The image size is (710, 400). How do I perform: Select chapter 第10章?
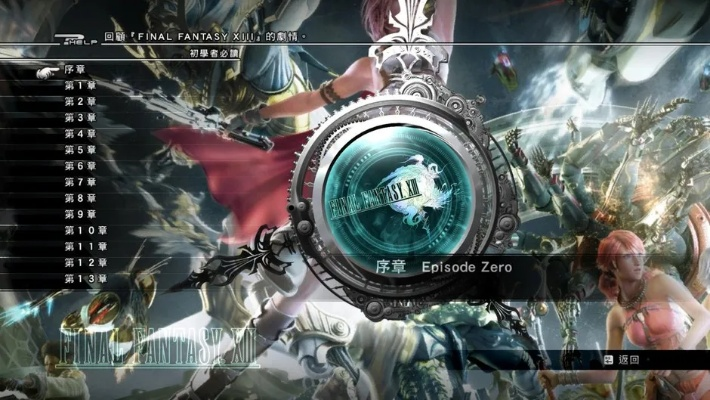(84, 230)
